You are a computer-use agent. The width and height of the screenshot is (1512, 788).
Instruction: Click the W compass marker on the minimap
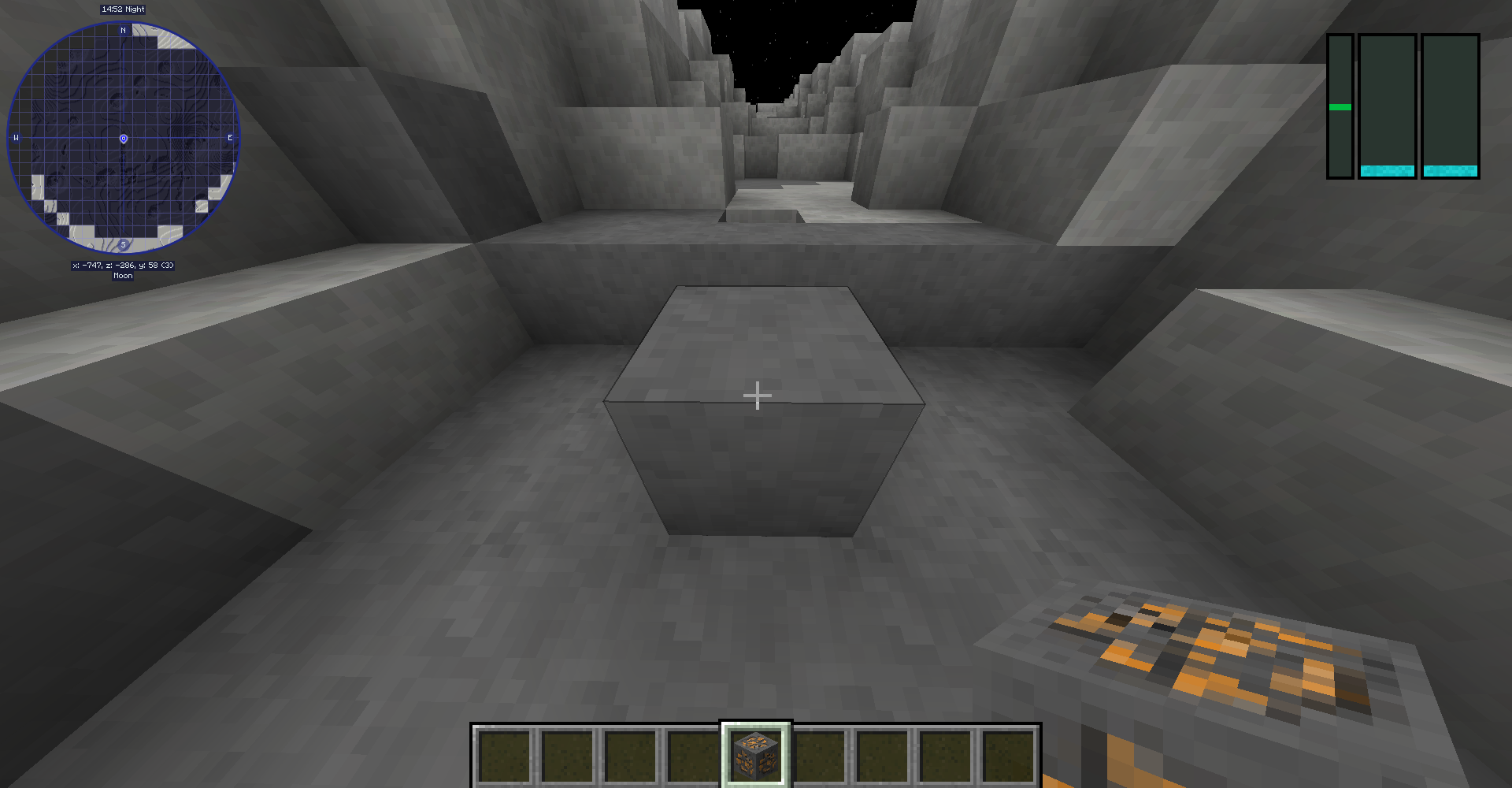coord(16,137)
